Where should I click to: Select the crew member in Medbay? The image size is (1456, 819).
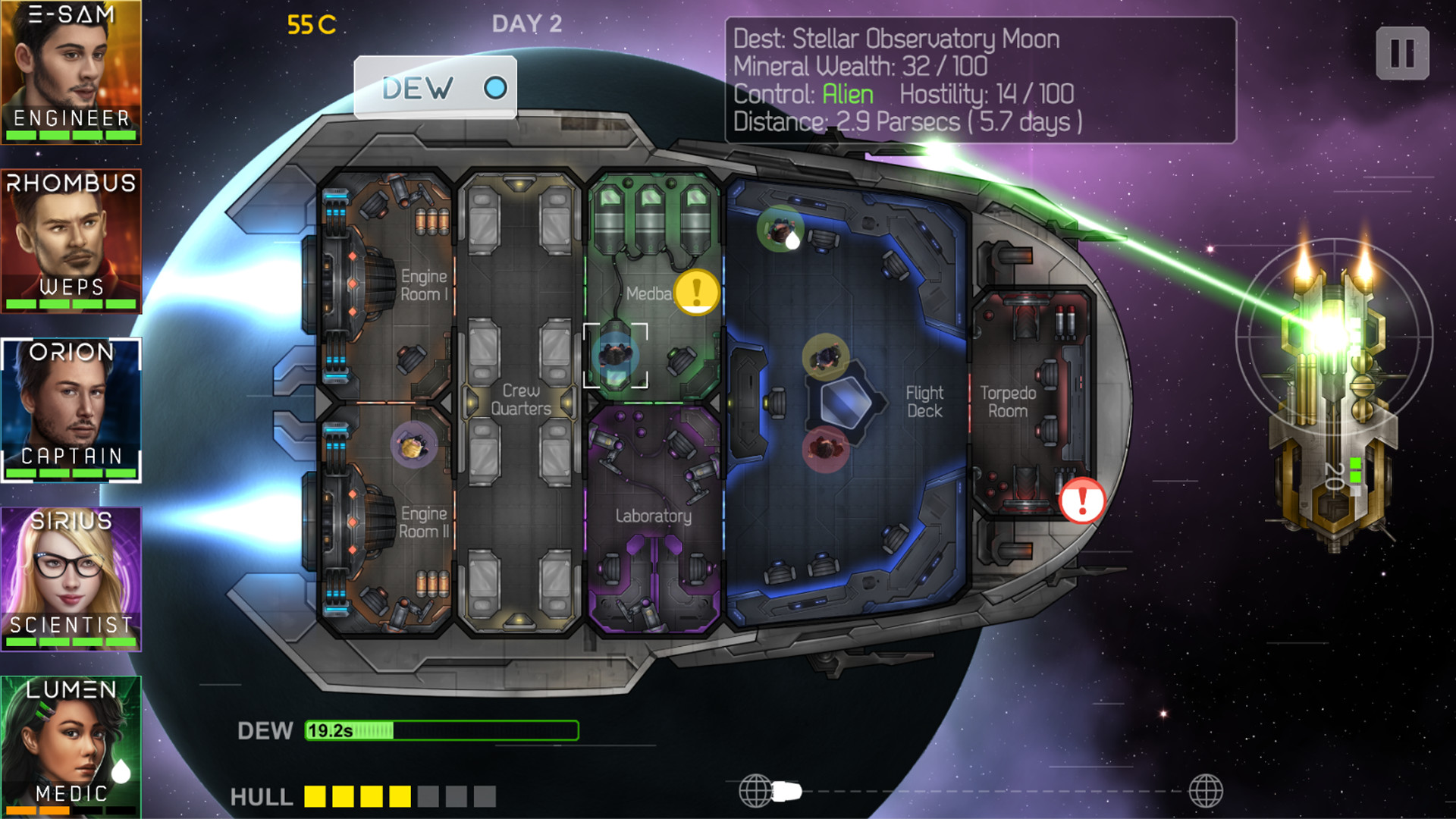point(615,355)
